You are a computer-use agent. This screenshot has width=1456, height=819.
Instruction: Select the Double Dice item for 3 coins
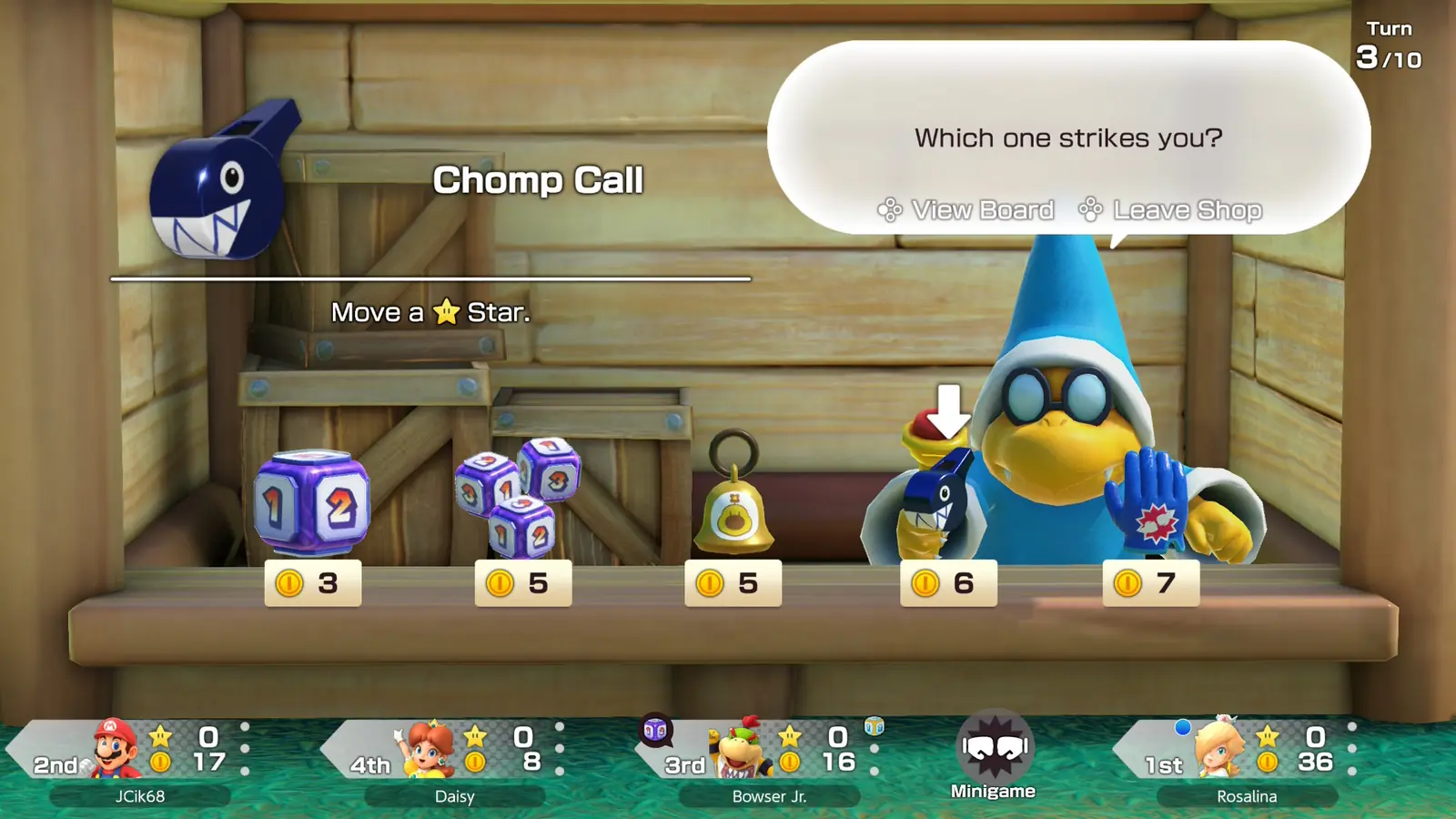point(312,505)
